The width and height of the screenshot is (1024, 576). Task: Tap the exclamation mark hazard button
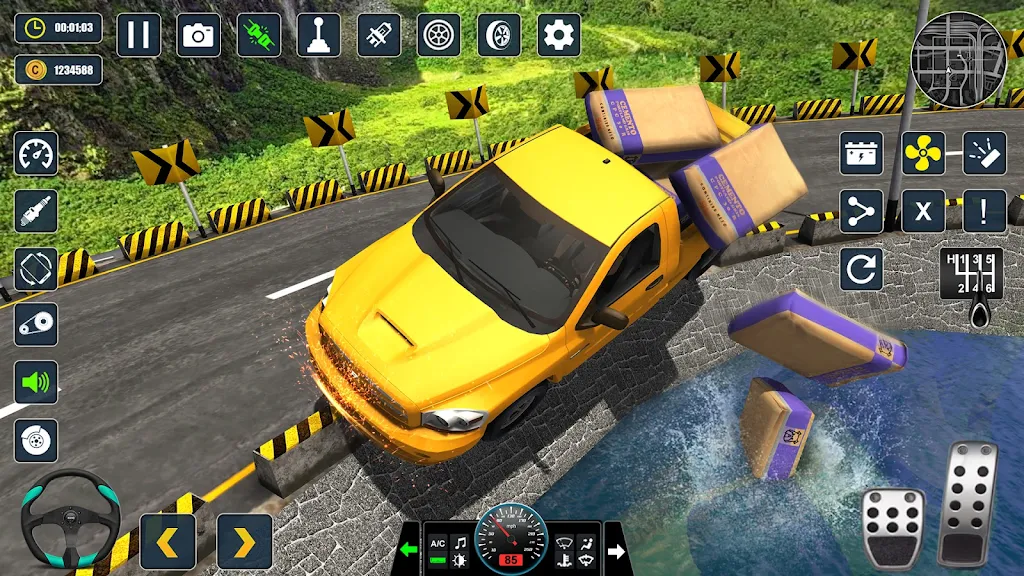tap(984, 211)
